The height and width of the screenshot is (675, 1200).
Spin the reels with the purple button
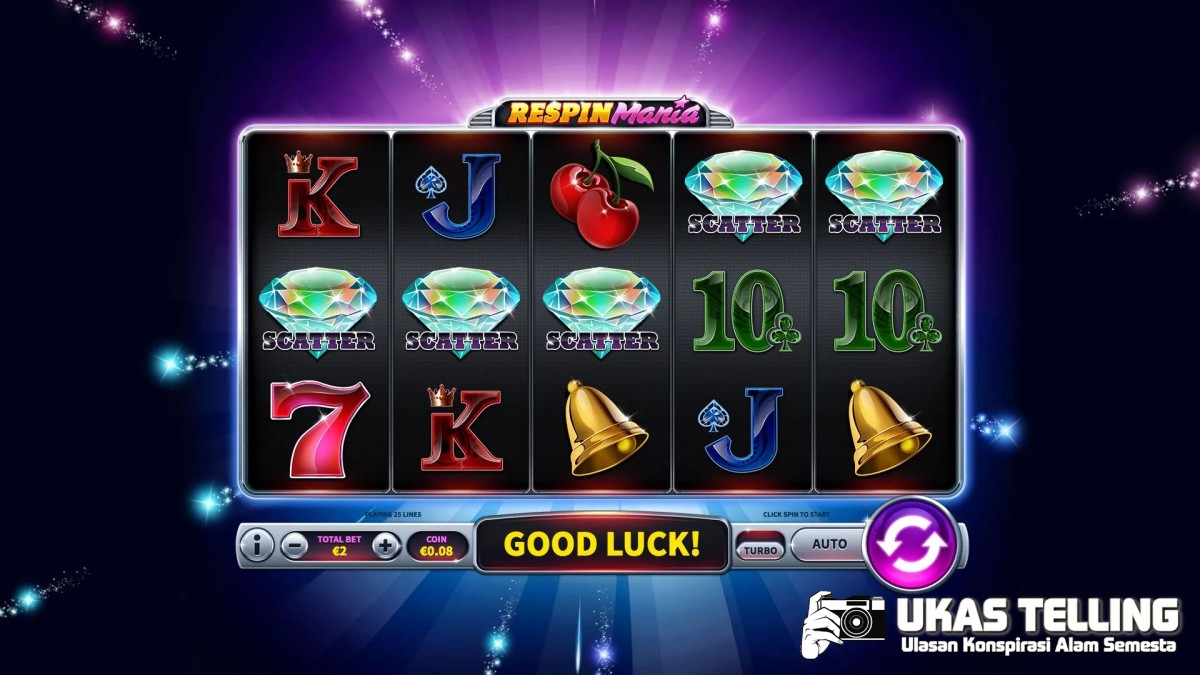click(x=910, y=544)
